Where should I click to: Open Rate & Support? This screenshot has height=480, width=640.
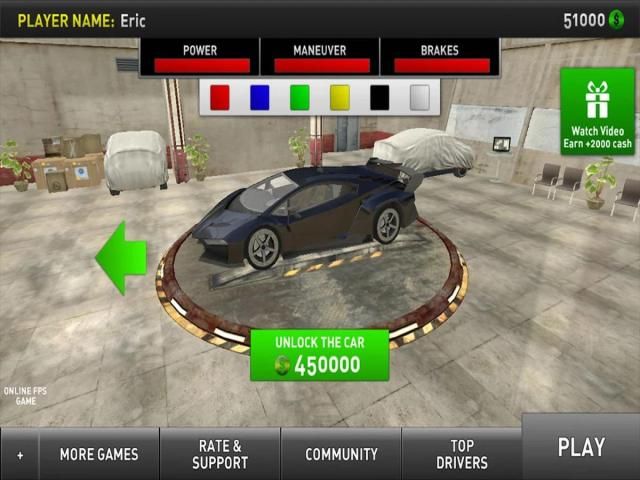tap(220, 454)
